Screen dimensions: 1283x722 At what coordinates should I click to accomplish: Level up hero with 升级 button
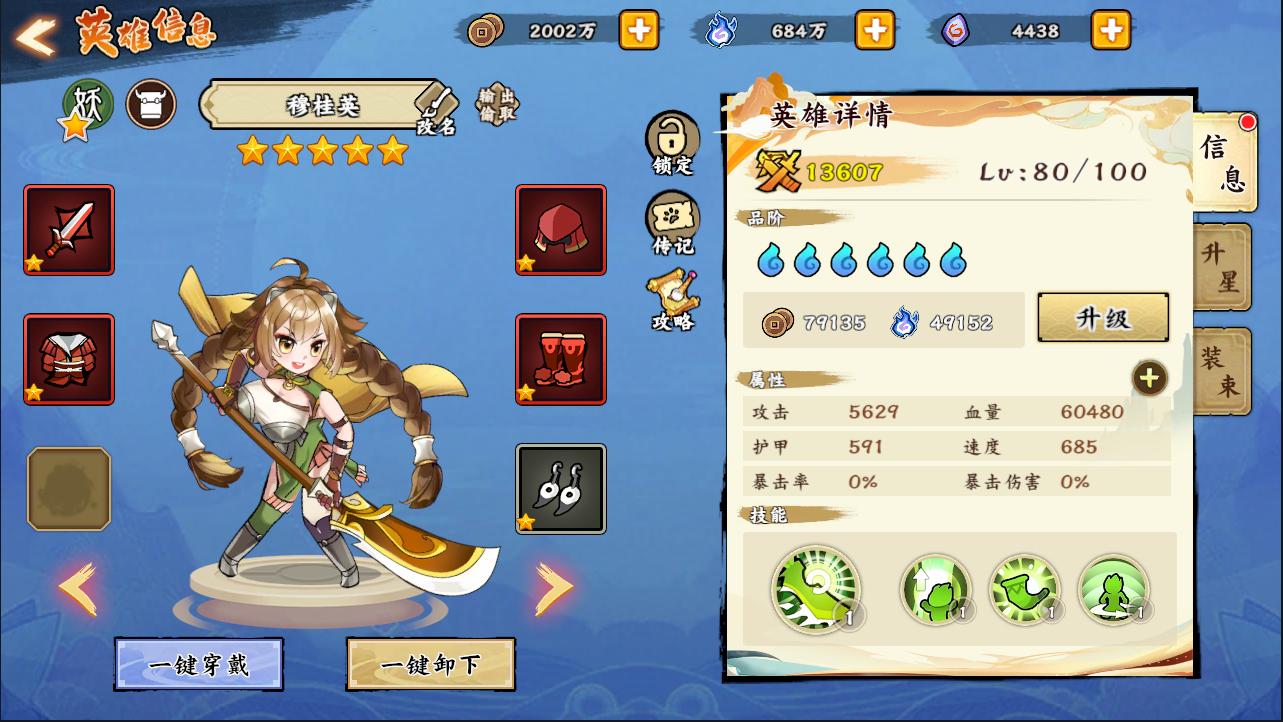point(1103,318)
